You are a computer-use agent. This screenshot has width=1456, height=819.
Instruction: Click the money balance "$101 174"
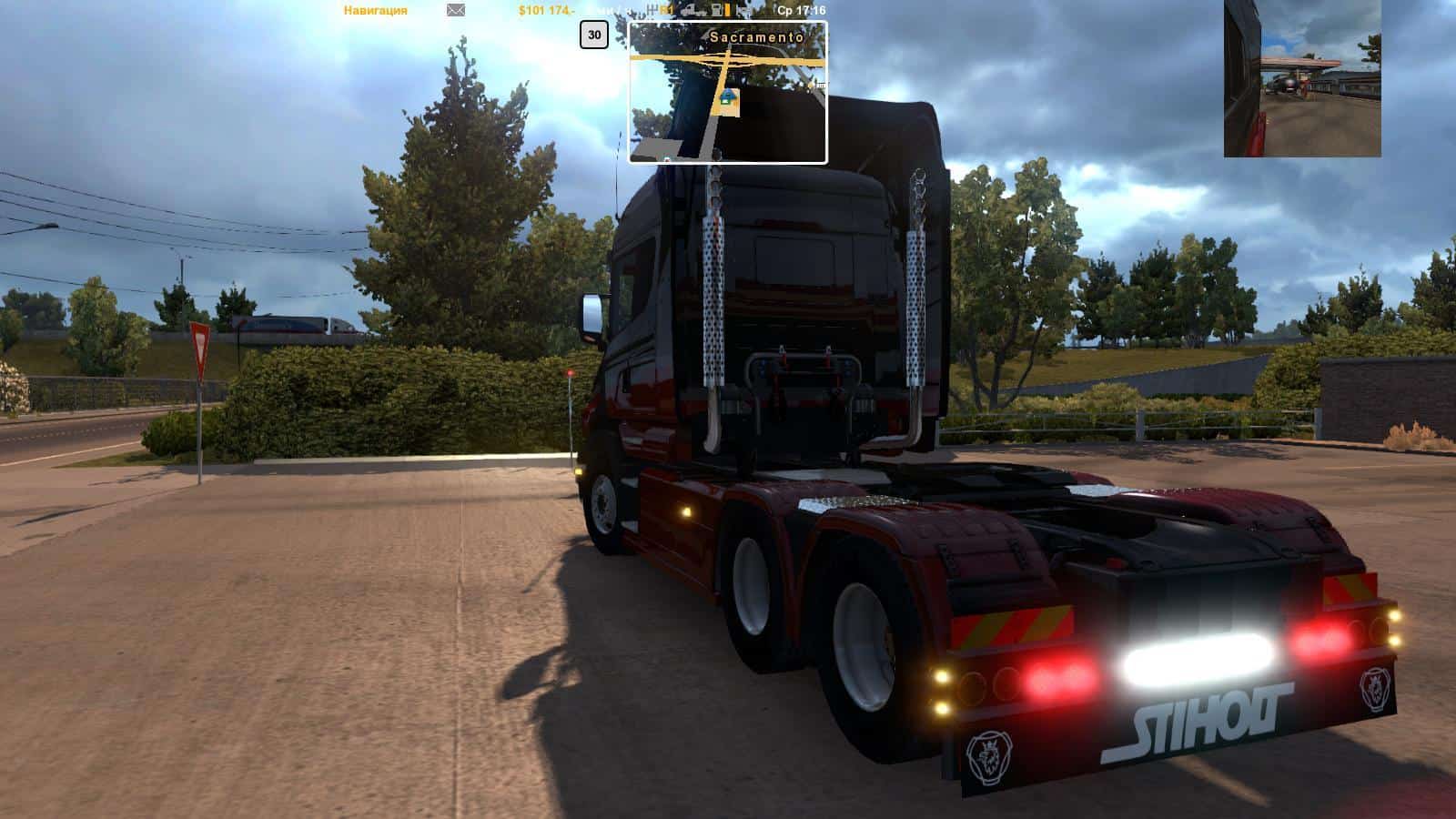click(x=544, y=9)
